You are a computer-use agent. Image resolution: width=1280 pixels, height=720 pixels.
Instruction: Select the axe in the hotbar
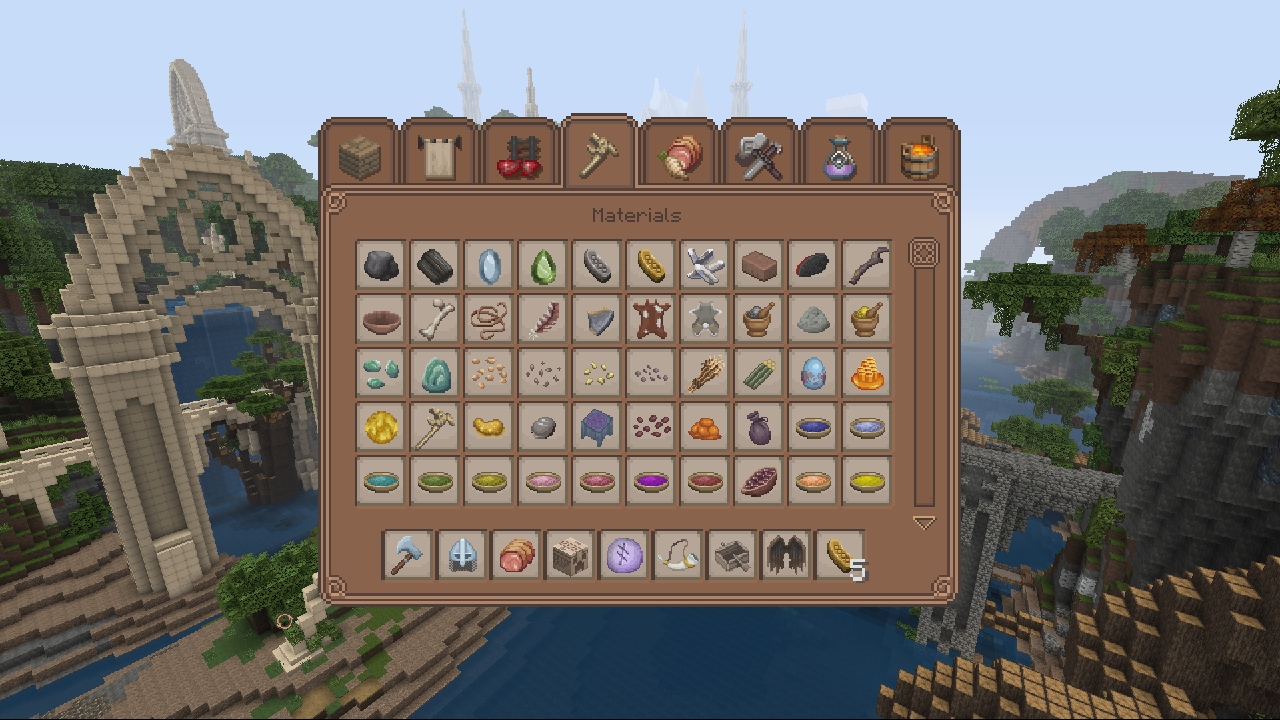click(x=404, y=556)
